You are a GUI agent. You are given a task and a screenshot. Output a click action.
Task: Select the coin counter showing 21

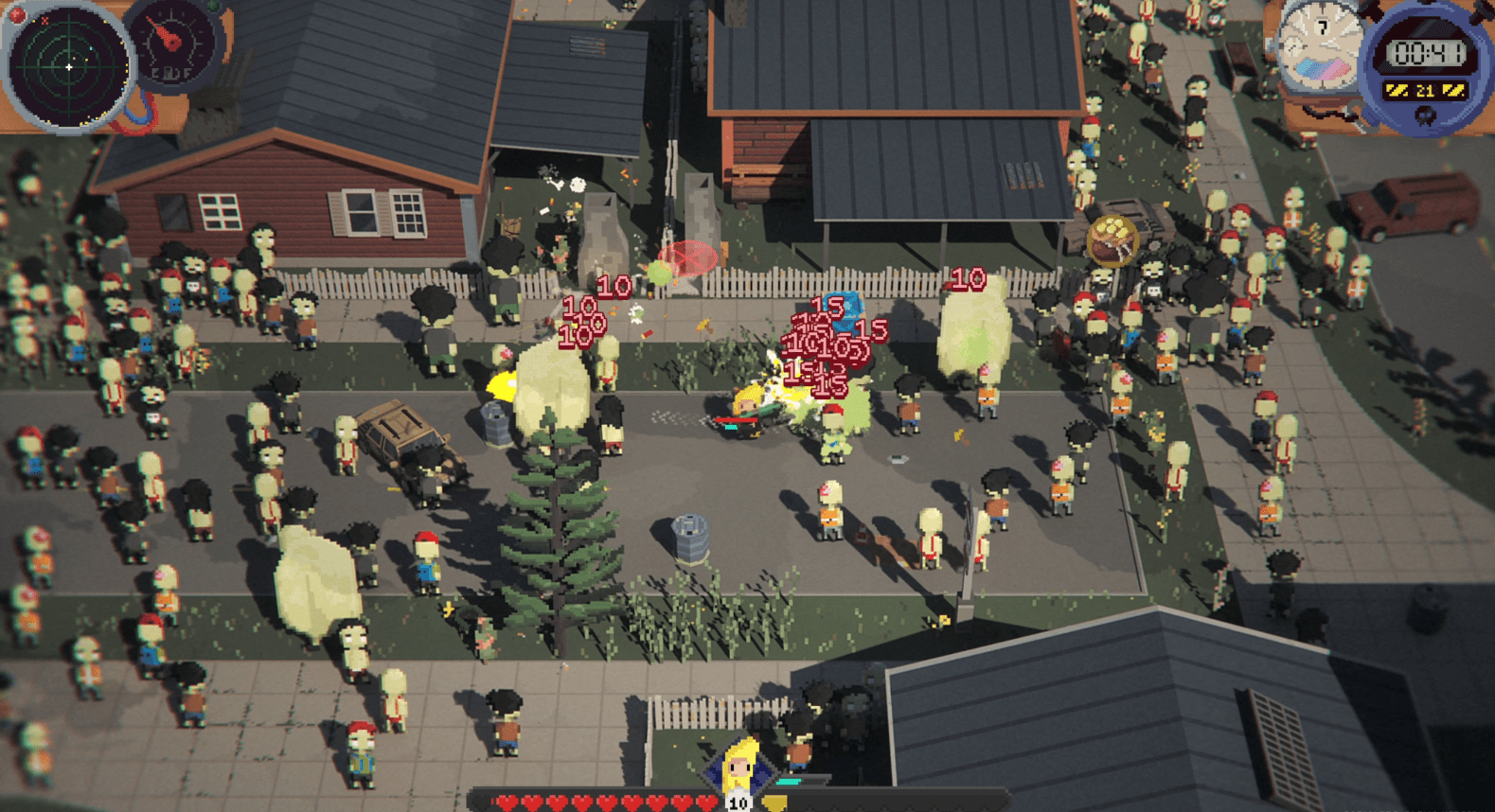(1426, 90)
